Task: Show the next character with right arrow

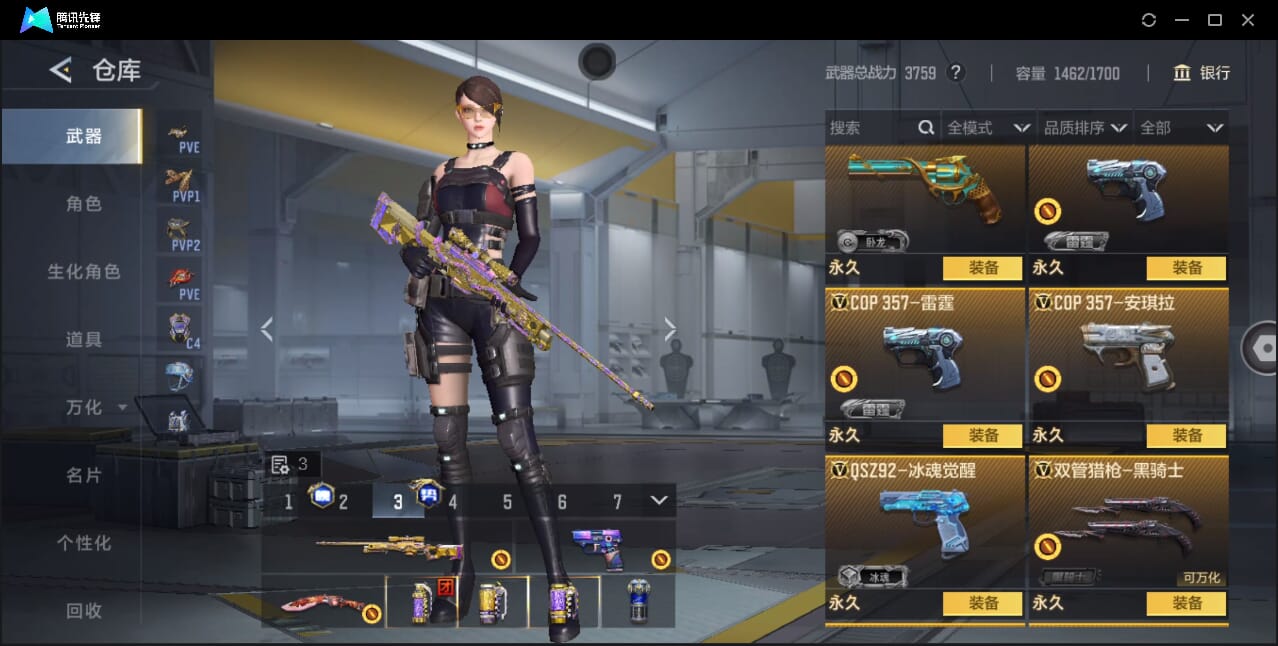Action: pos(670,329)
